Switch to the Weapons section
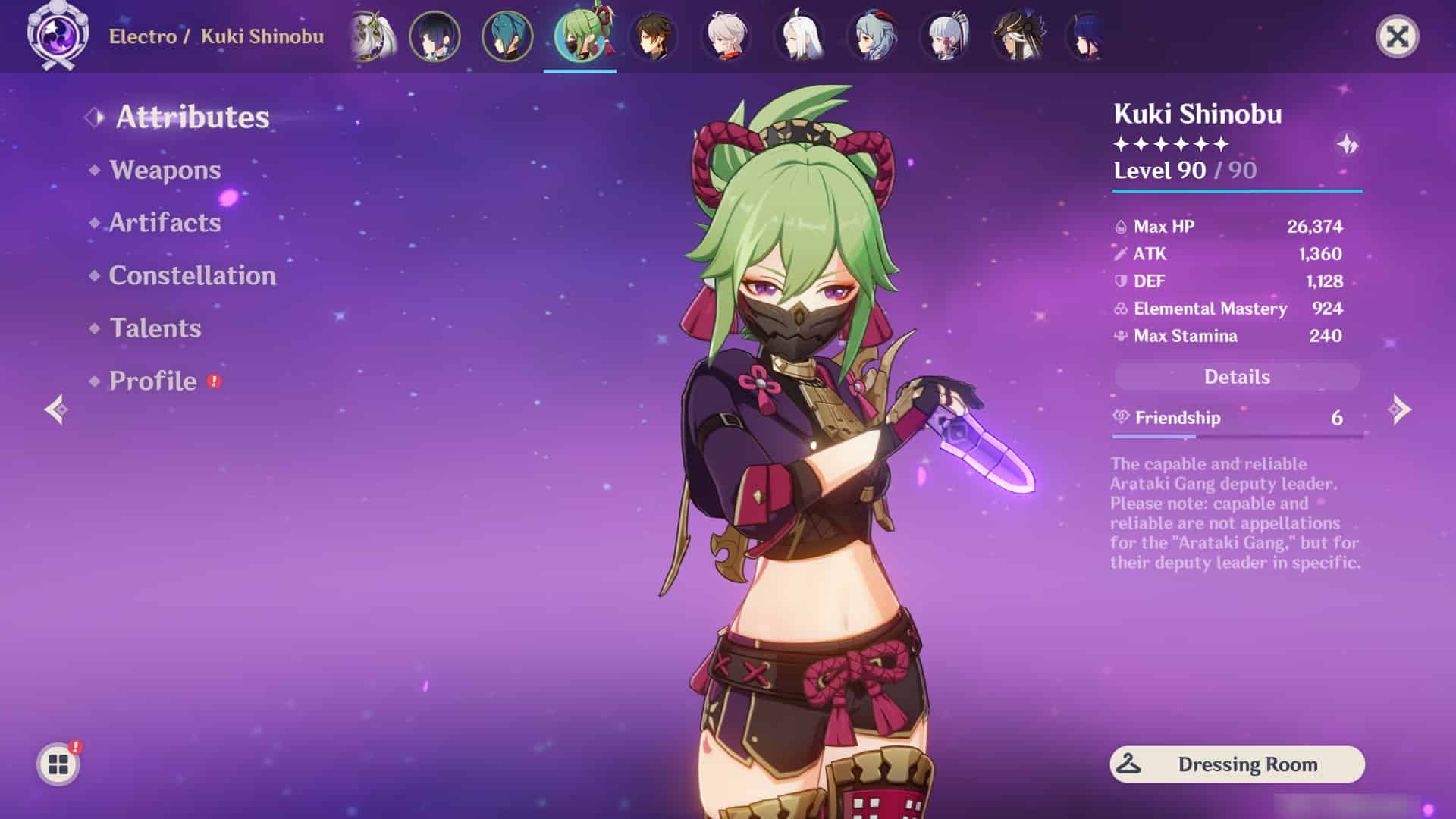1456x819 pixels. 165,170
